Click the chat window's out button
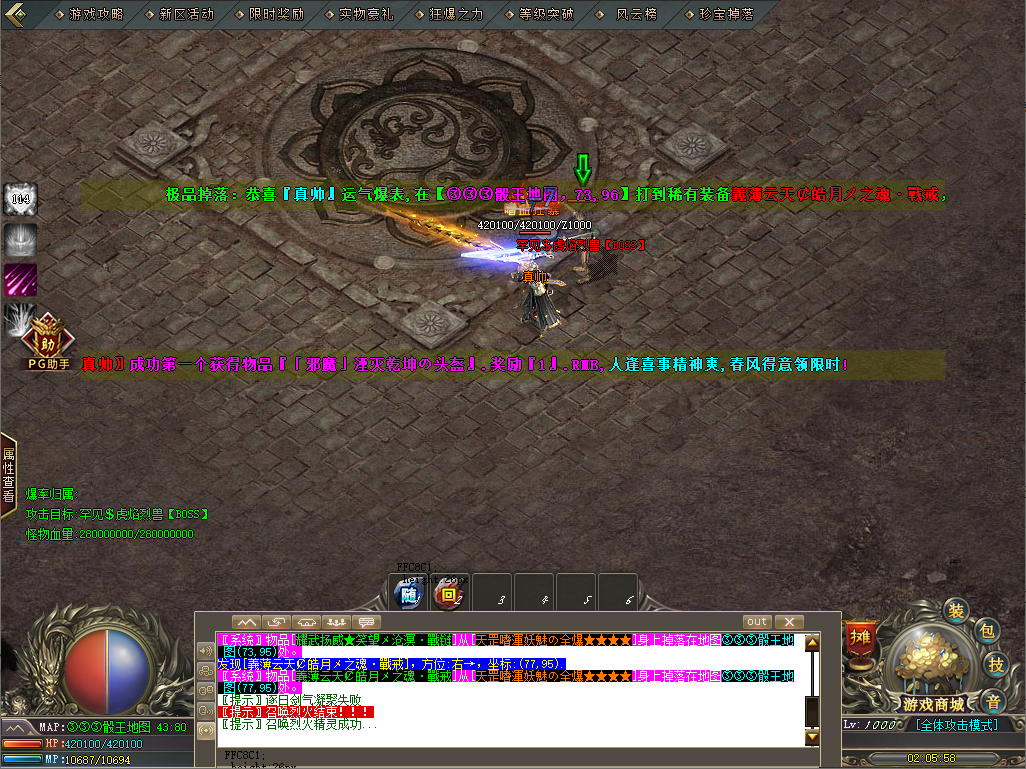 tap(757, 622)
